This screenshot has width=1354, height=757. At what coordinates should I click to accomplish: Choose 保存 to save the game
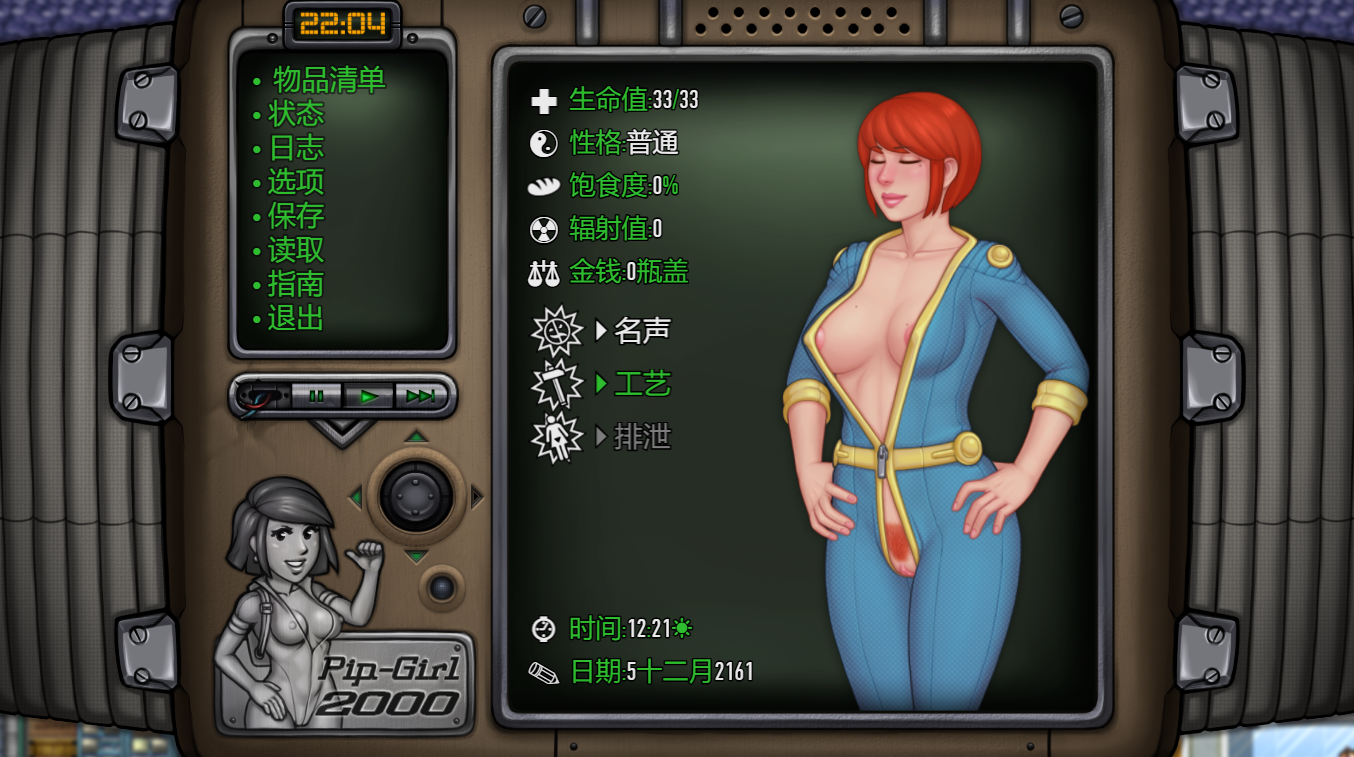click(296, 216)
